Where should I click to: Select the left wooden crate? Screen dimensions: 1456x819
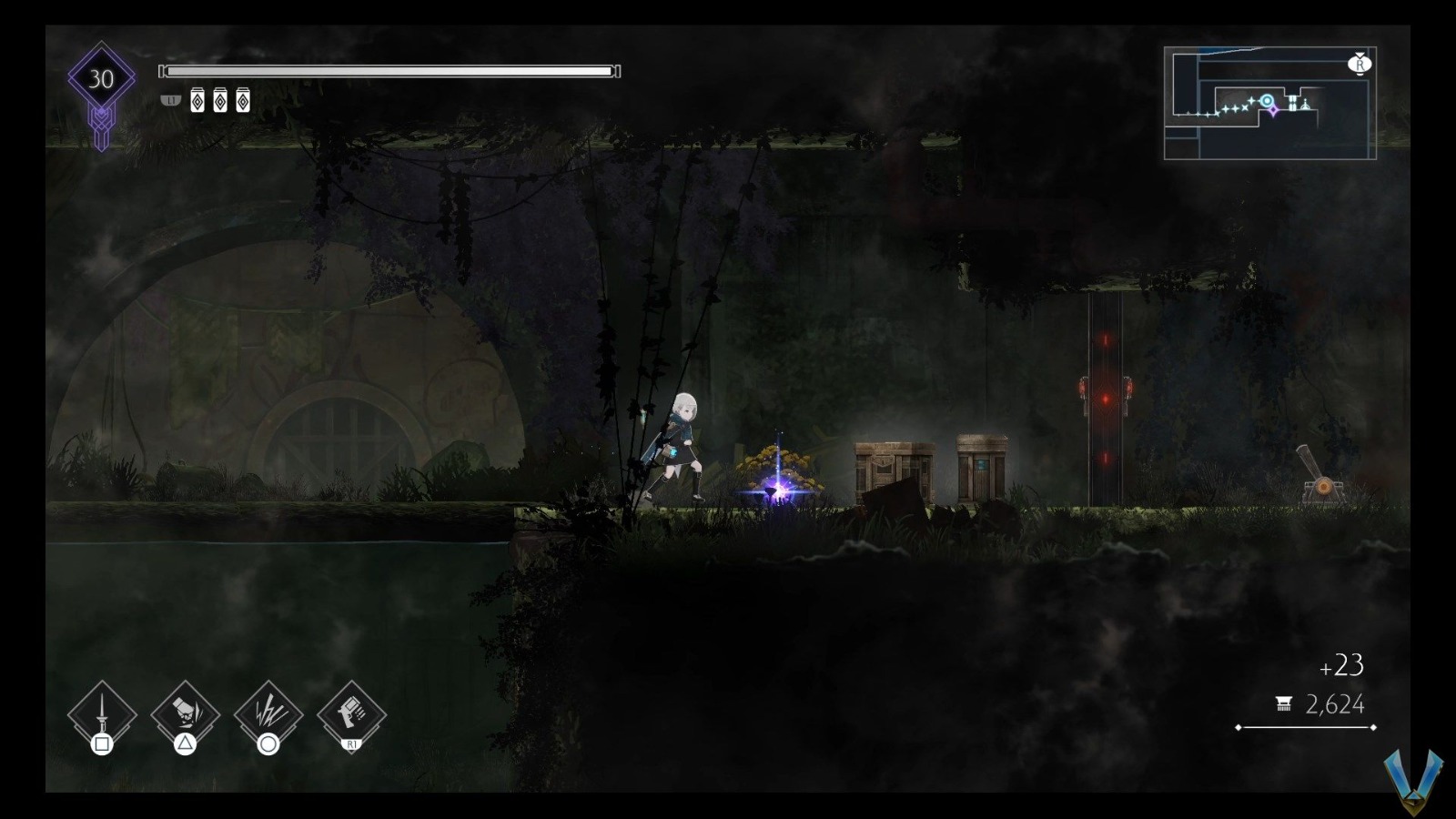(x=895, y=467)
